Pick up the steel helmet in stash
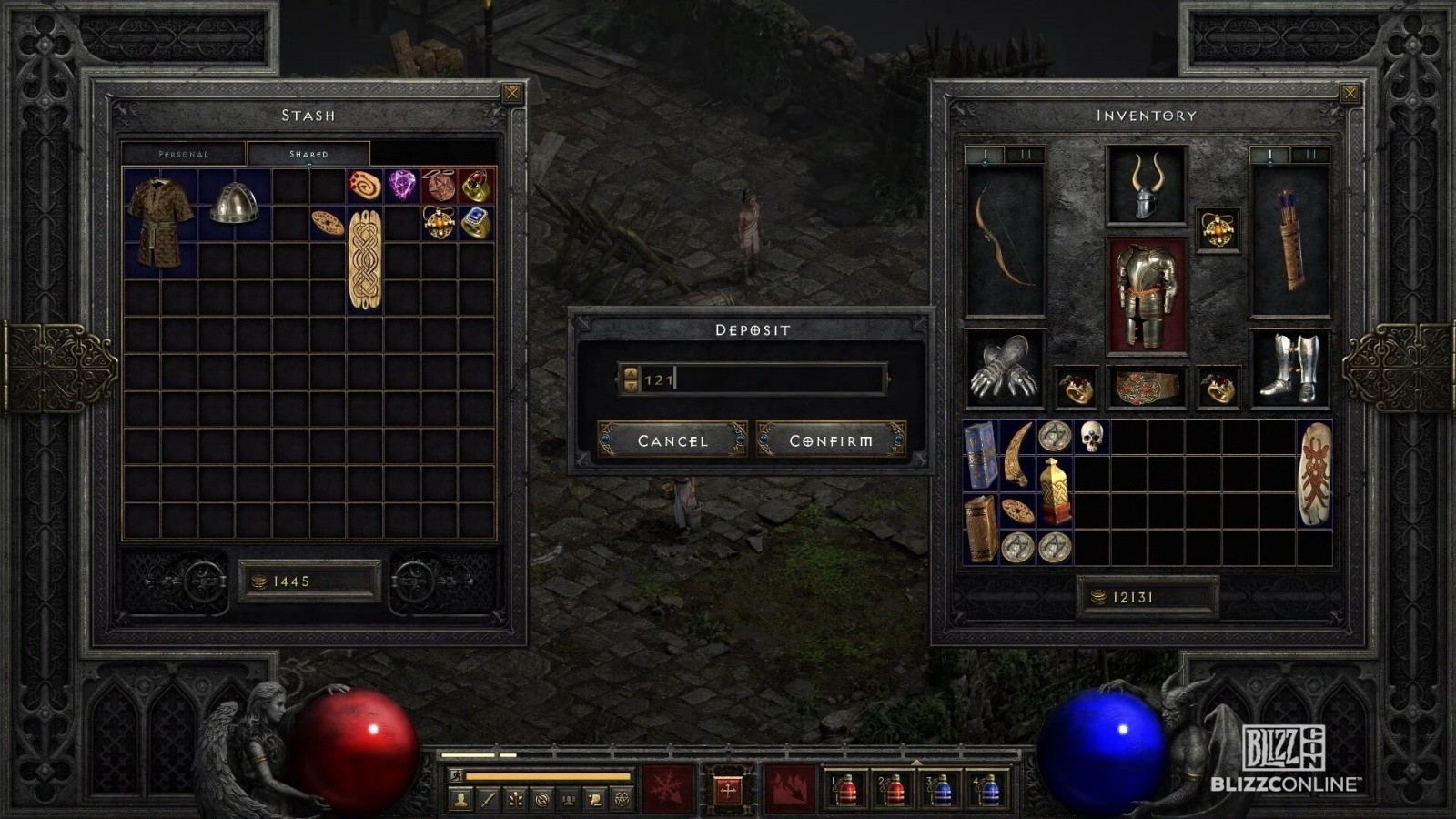Image resolution: width=1456 pixels, height=819 pixels. click(x=234, y=203)
